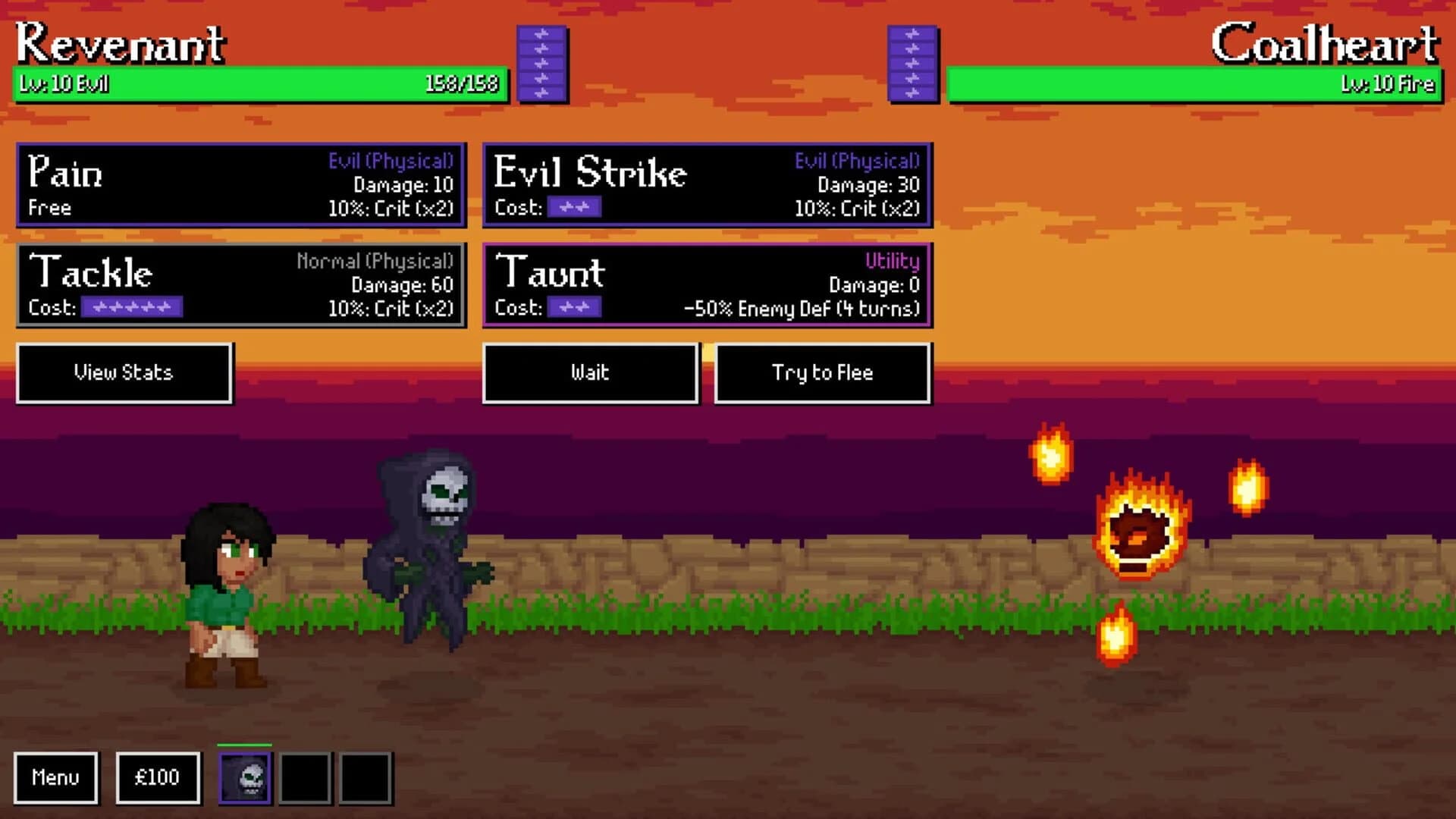Open the Menu
This screenshot has height=819, width=1456.
56,777
